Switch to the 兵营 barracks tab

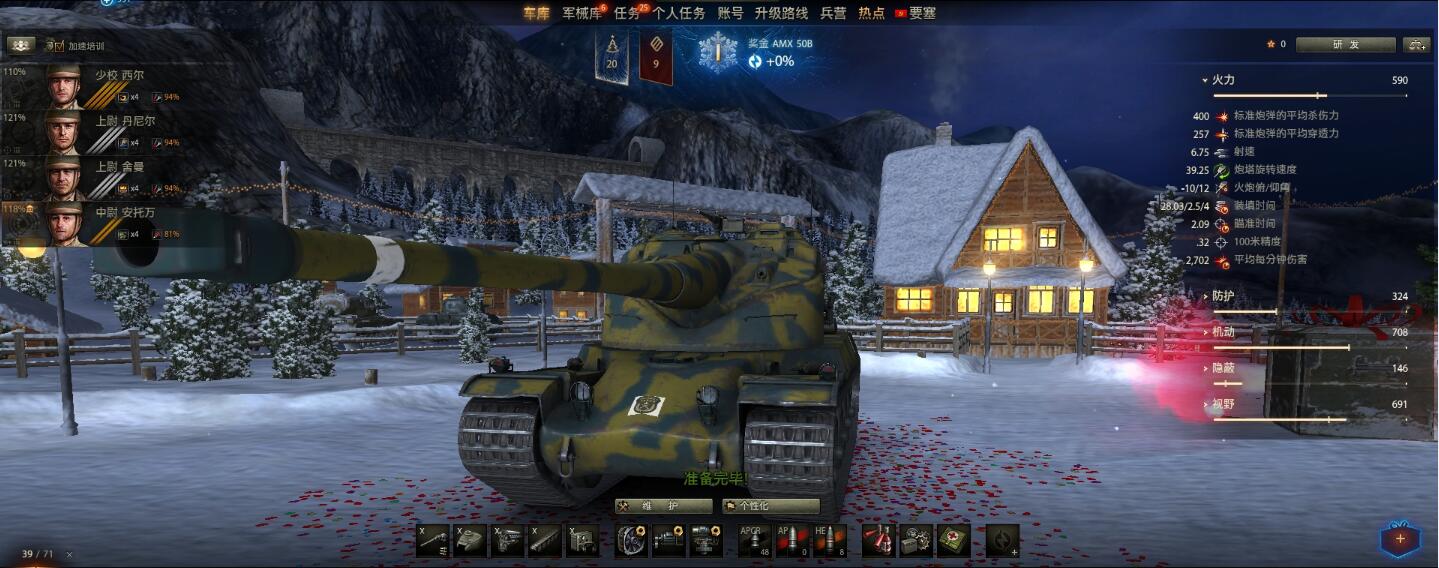point(833,13)
